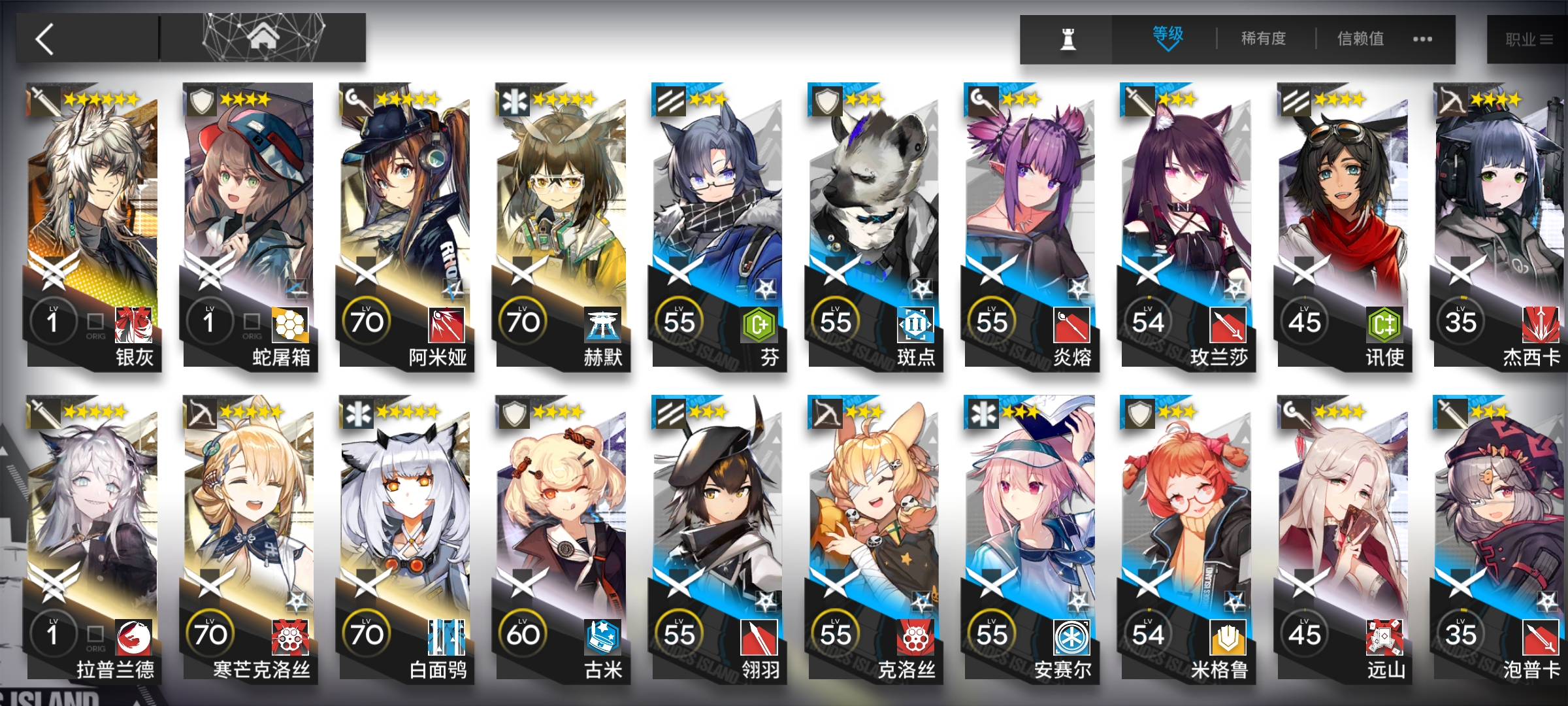Open the home navigation menu
This screenshot has width=1568, height=706.
click(x=263, y=38)
